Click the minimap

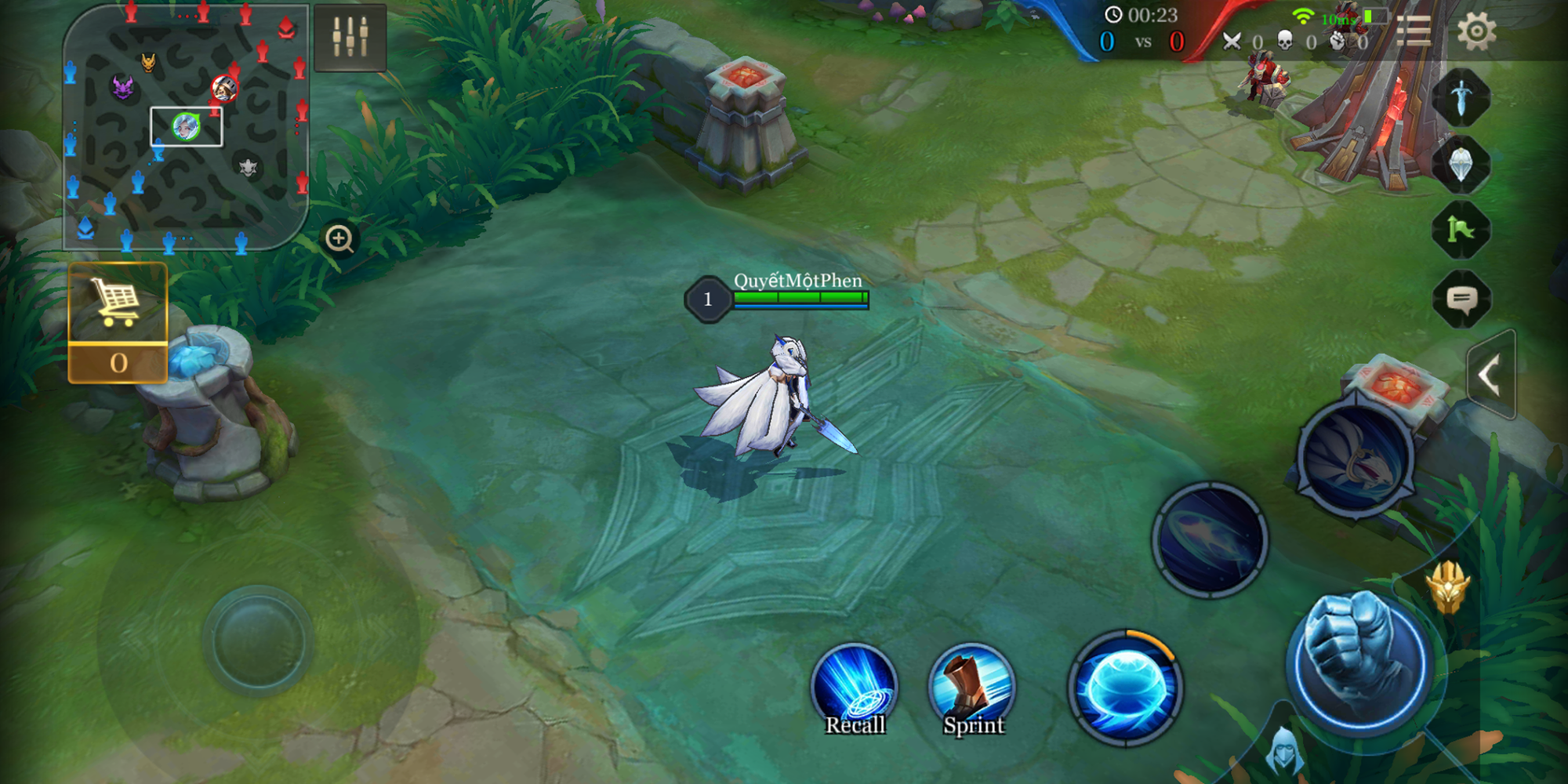coord(185,127)
